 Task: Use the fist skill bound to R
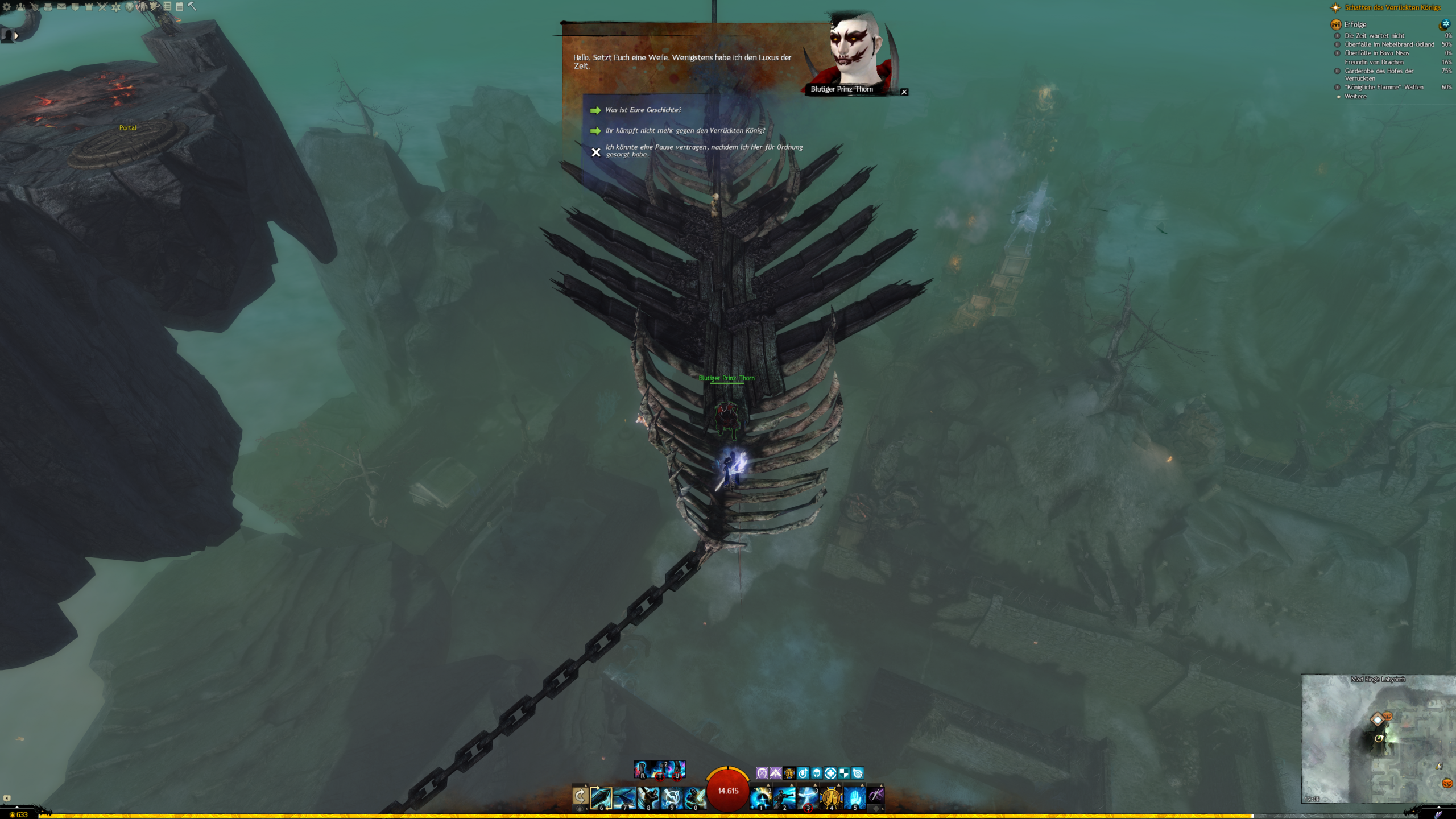[642, 770]
